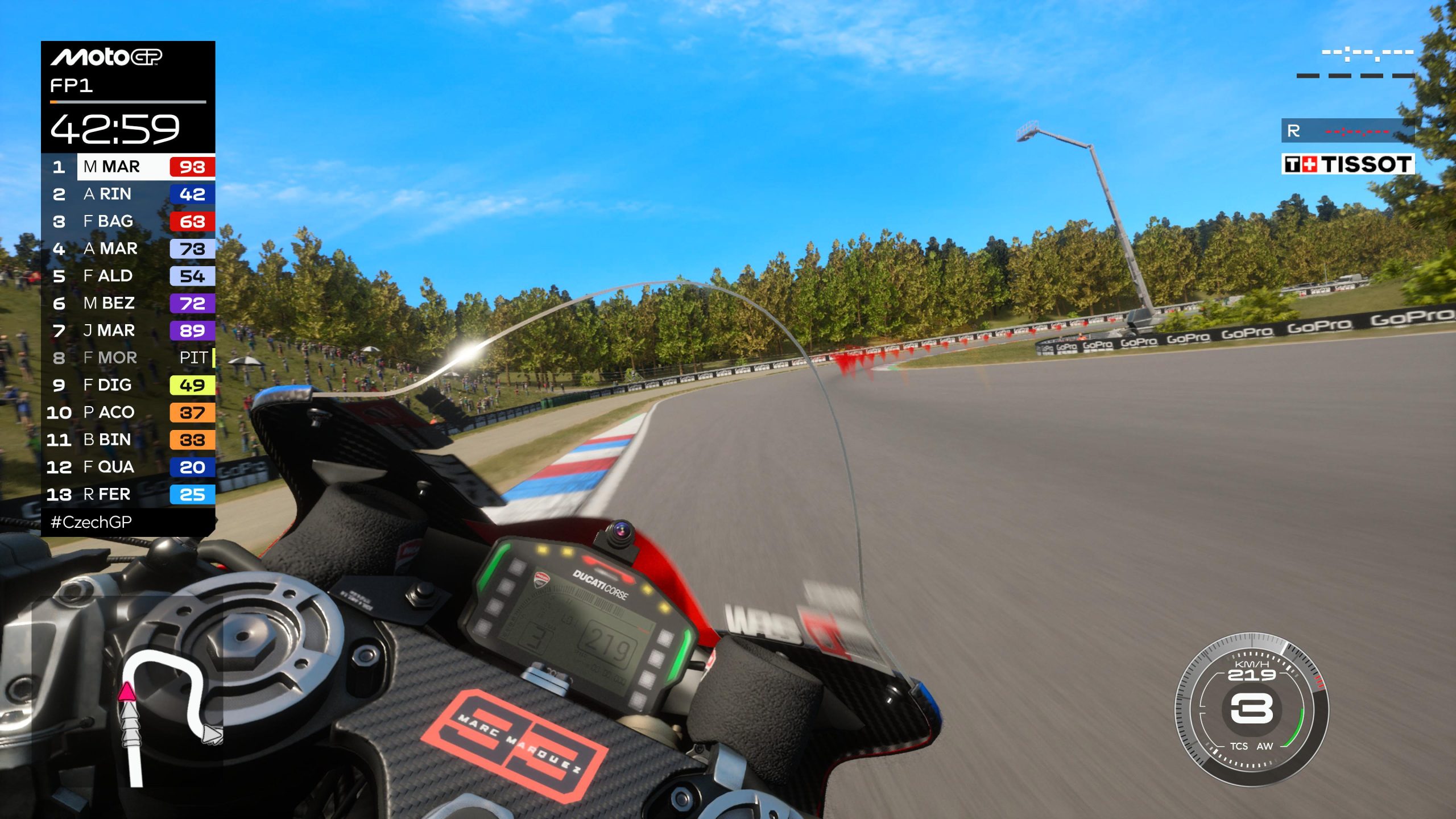Choose F BAG number 63 entry

pos(129,221)
